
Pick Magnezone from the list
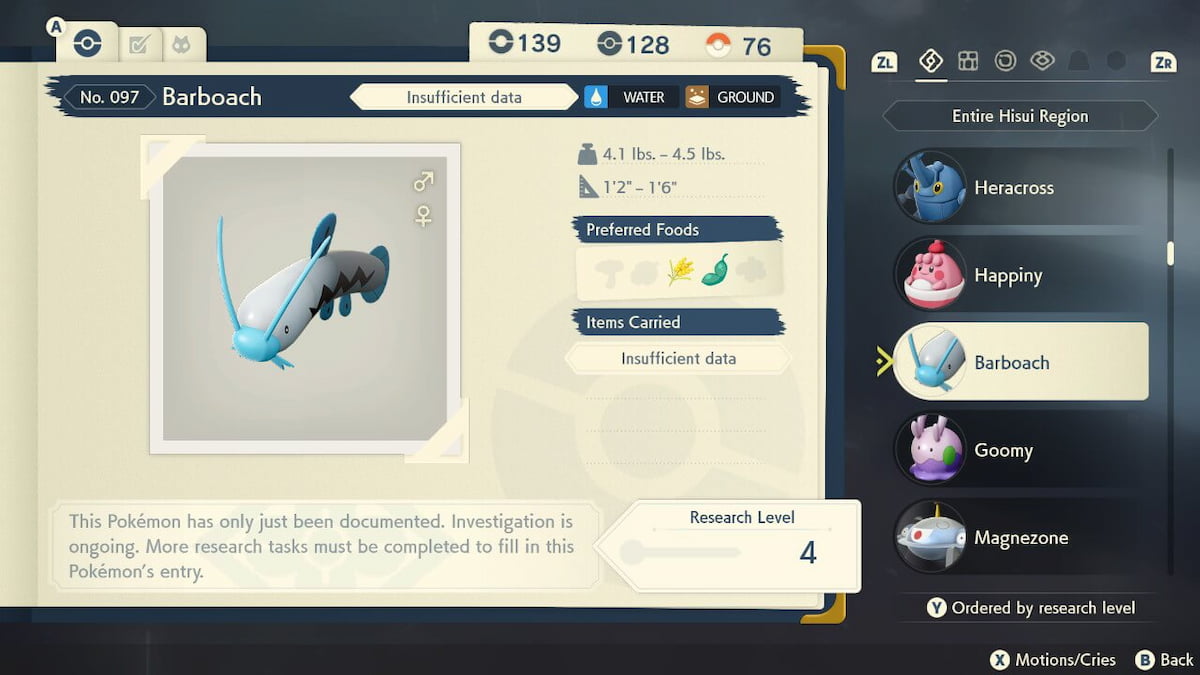1020,538
